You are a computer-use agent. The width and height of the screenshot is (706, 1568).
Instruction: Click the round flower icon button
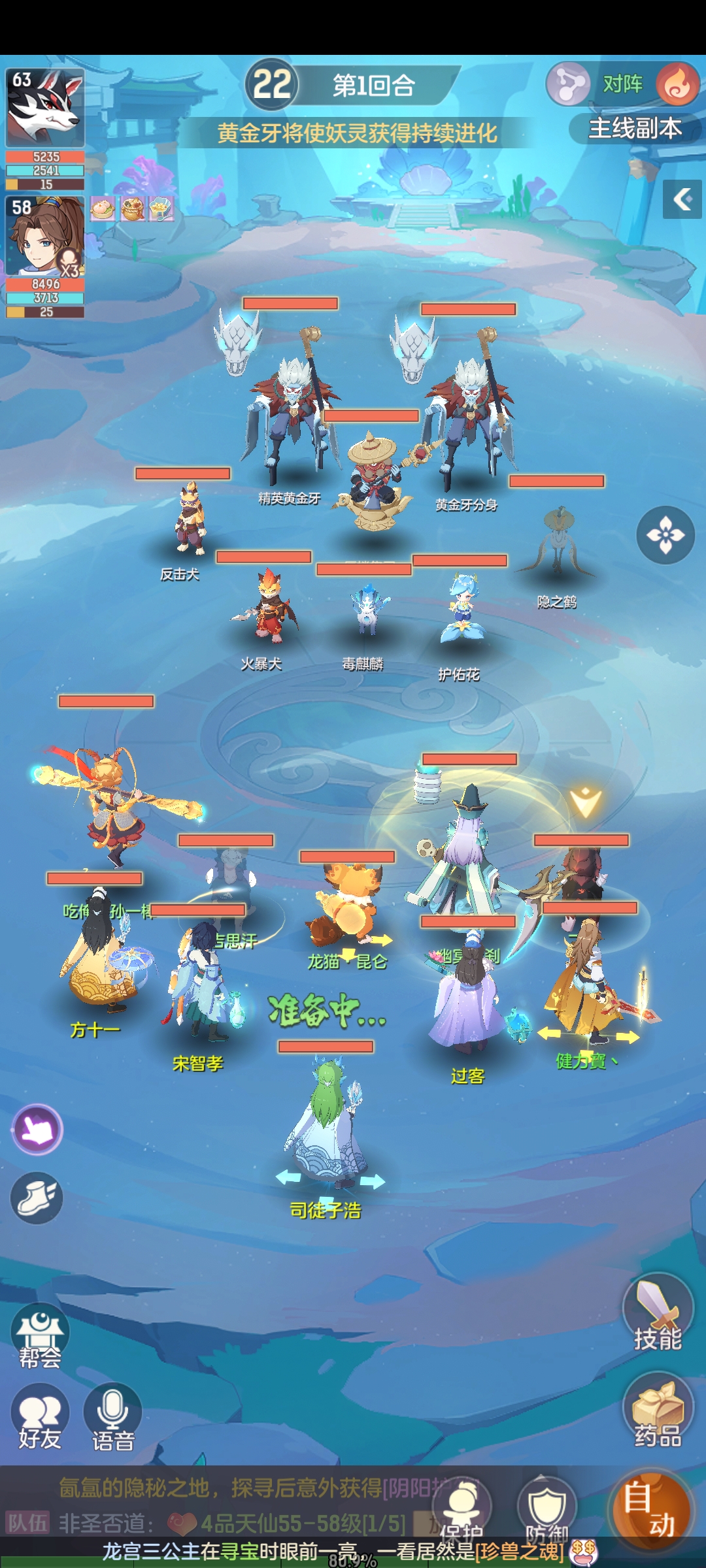tap(665, 535)
